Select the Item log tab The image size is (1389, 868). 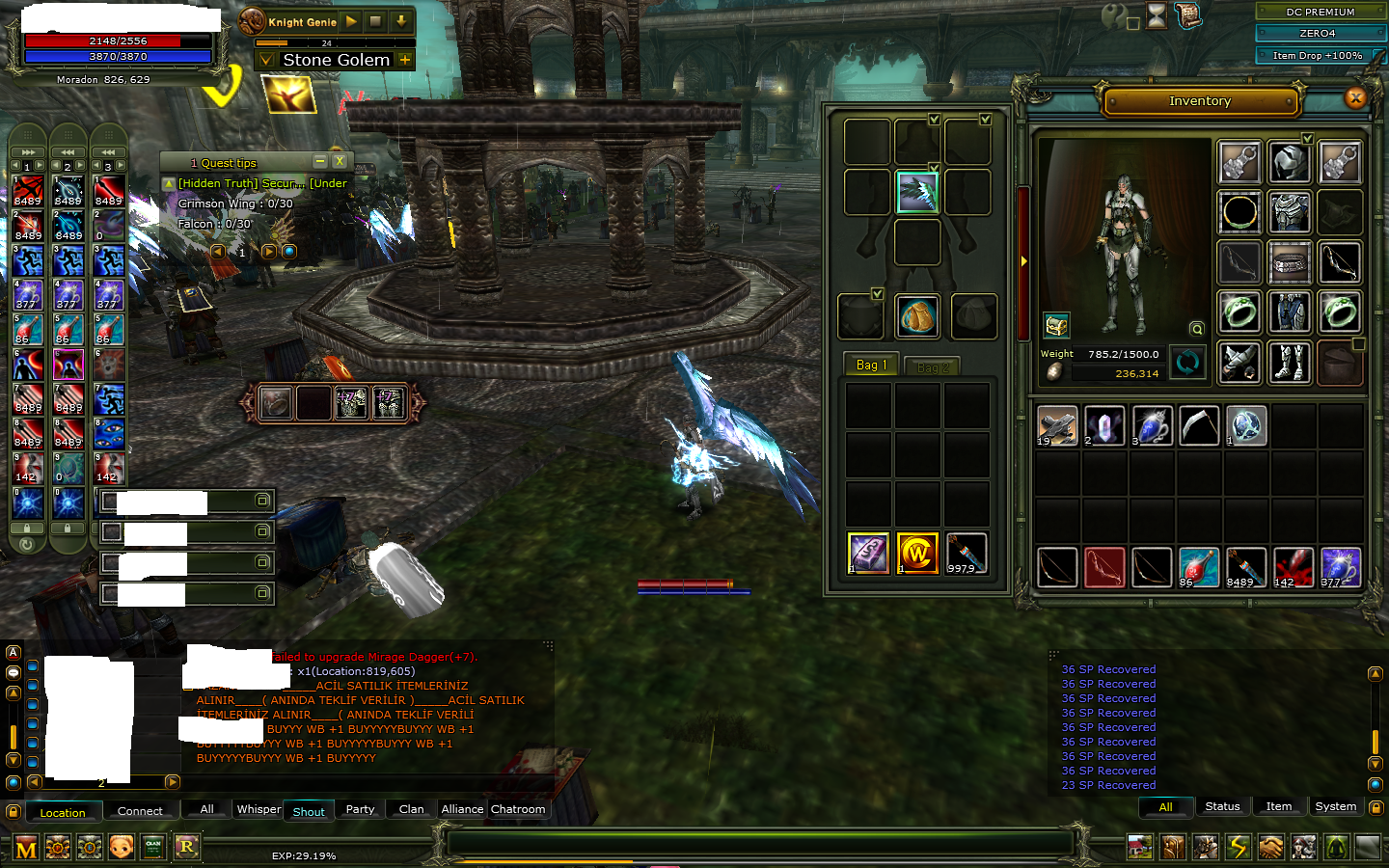[1279, 806]
